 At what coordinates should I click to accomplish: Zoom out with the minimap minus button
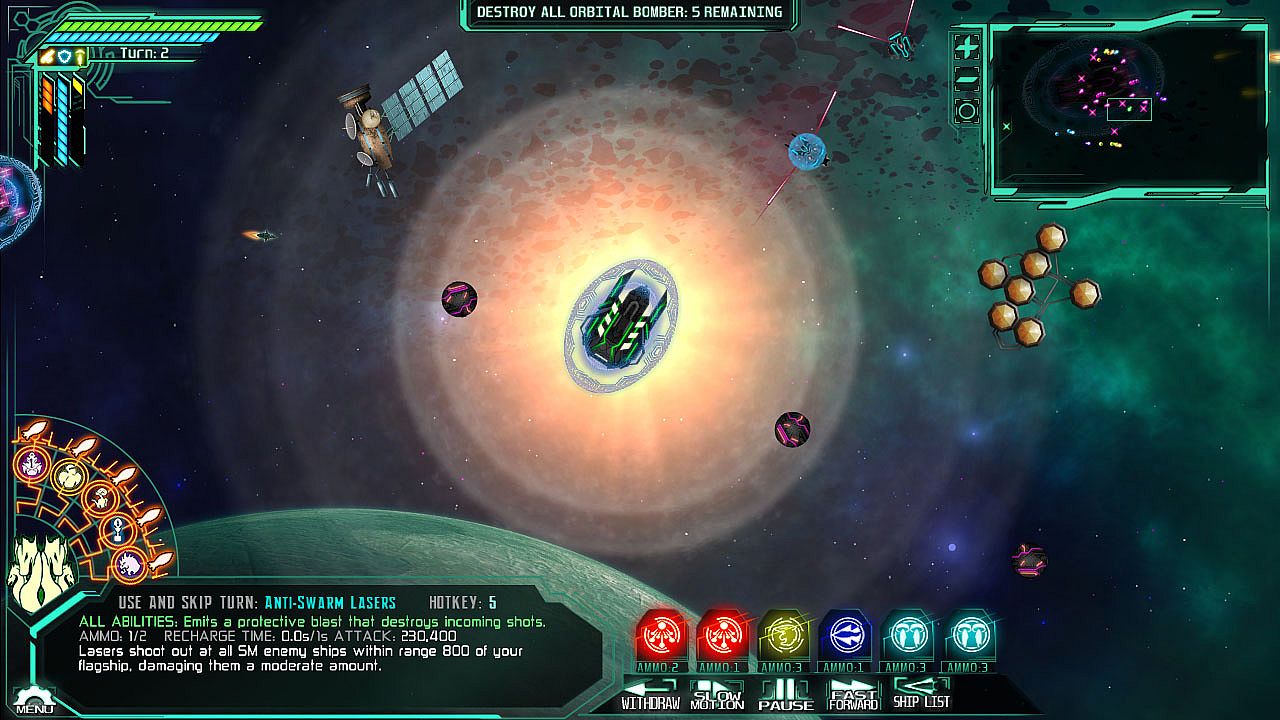point(967,80)
